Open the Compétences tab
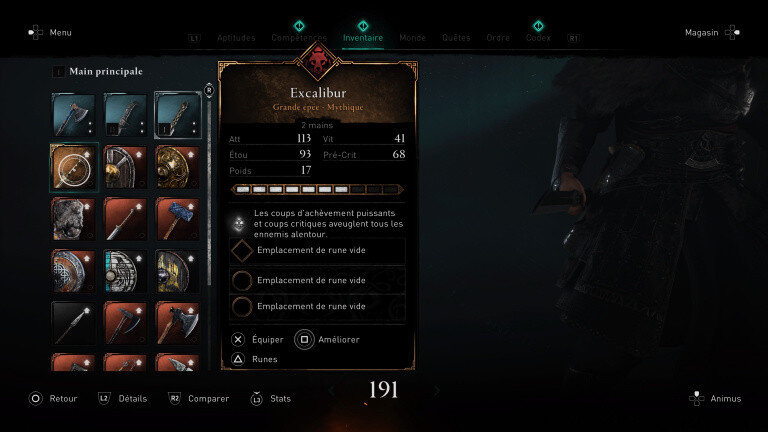The image size is (768, 432). [298, 37]
